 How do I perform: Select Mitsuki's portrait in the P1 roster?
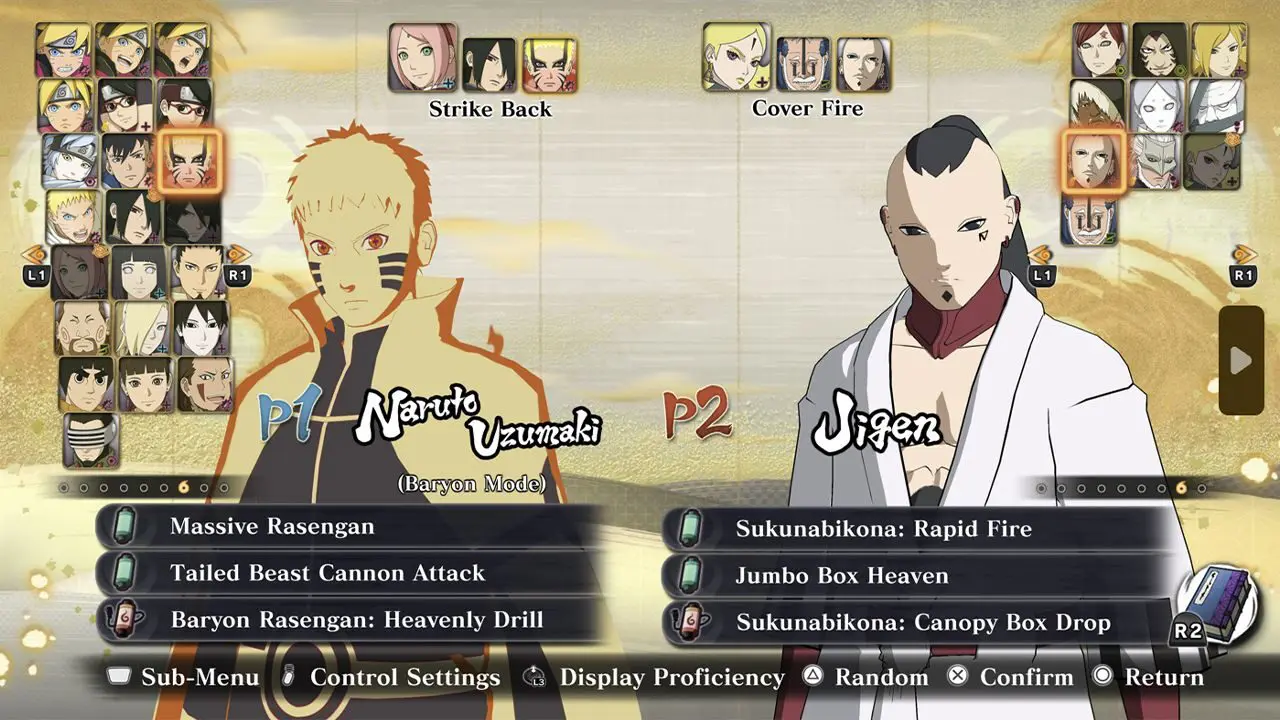[x=69, y=161]
